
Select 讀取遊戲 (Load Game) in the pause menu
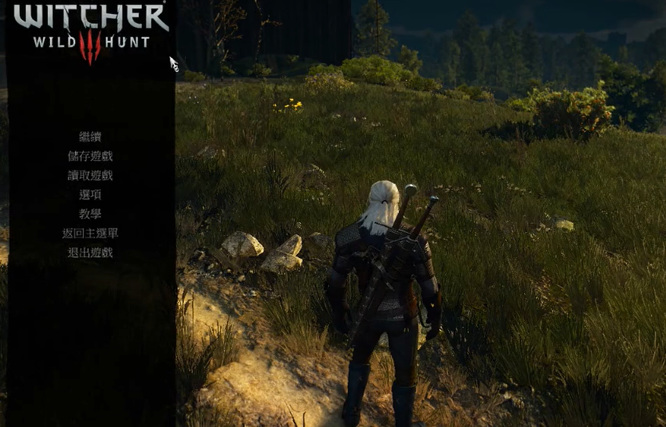tap(90, 175)
